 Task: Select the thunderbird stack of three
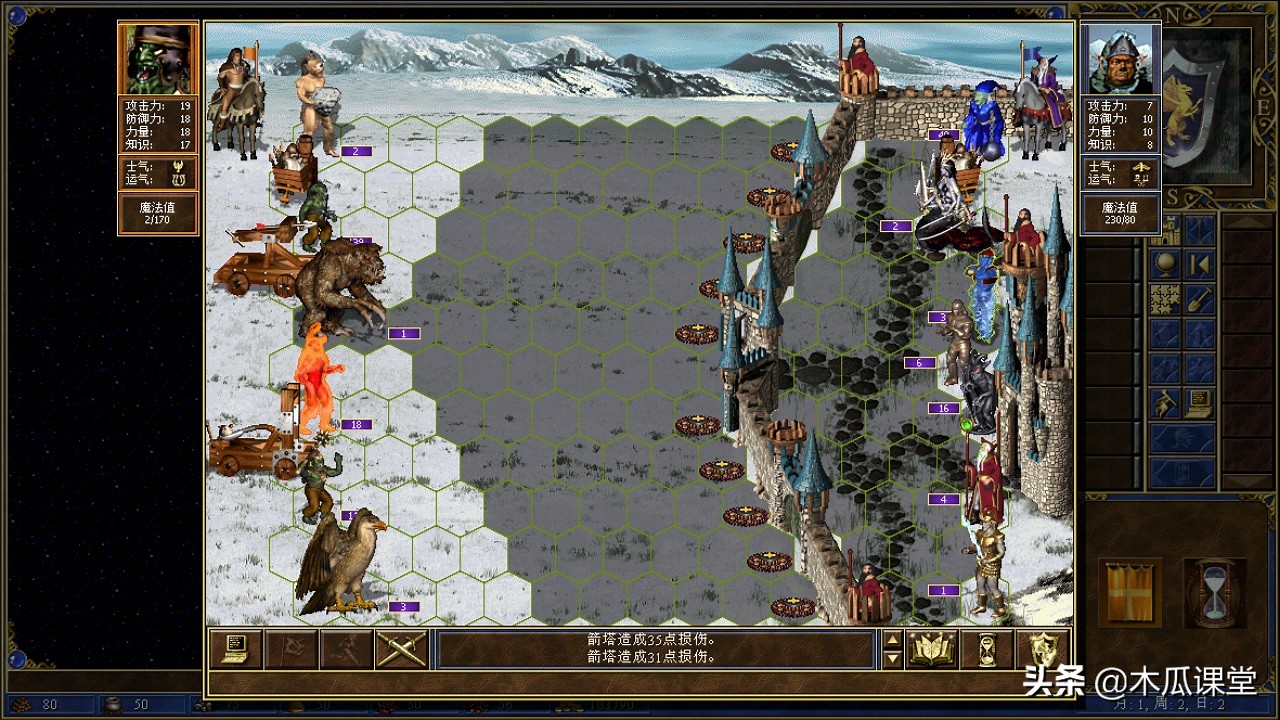pyautogui.click(x=340, y=563)
